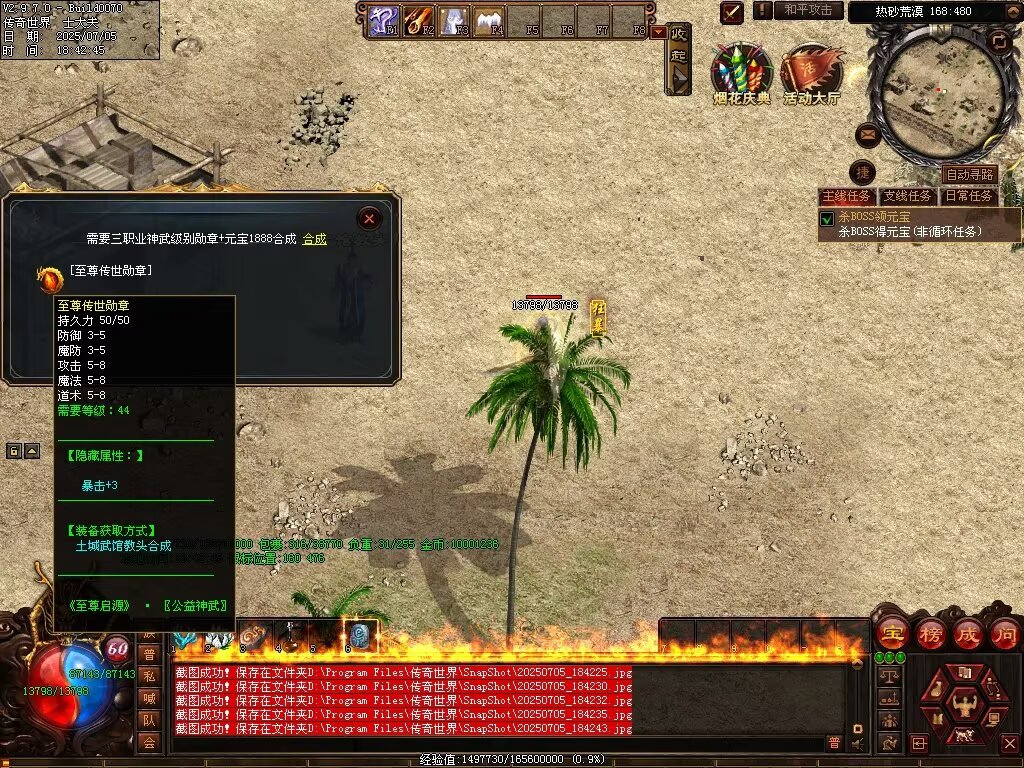Open the 问 help button
The height and width of the screenshot is (768, 1024).
[1004, 633]
